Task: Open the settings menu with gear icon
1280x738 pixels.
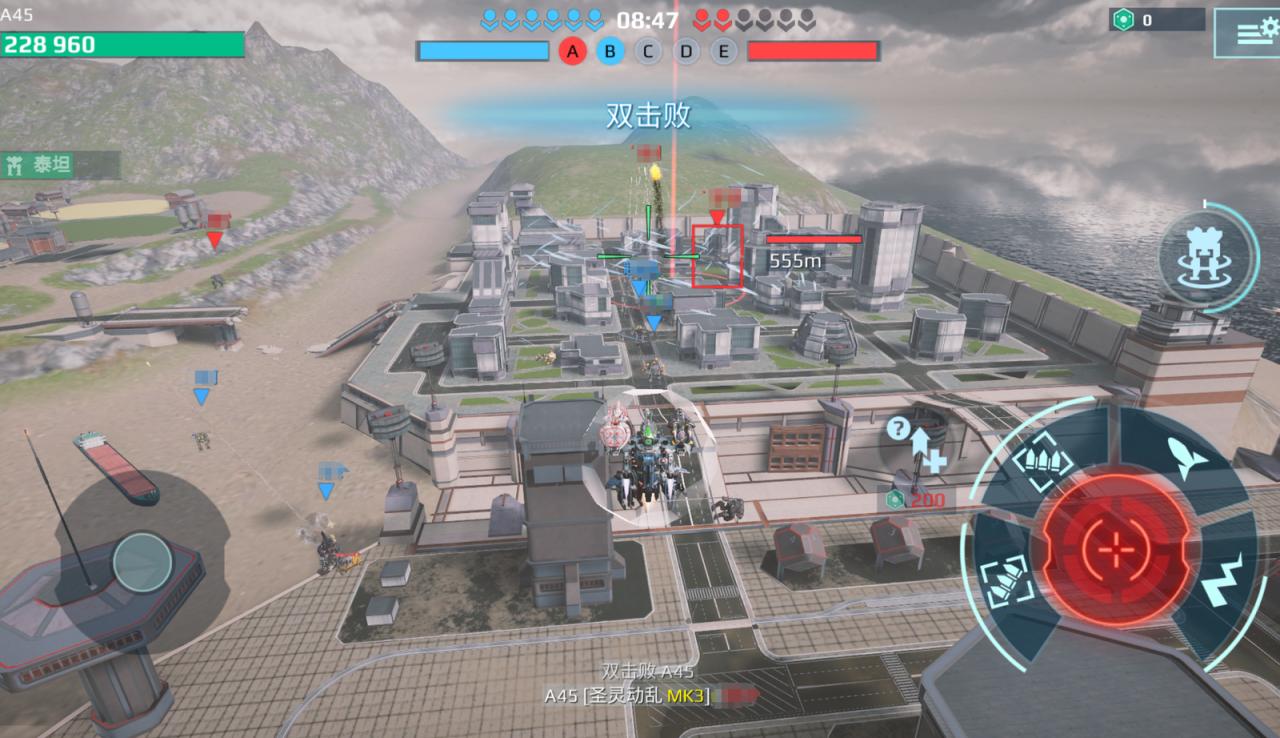Action: pyautogui.click(x=1247, y=33)
